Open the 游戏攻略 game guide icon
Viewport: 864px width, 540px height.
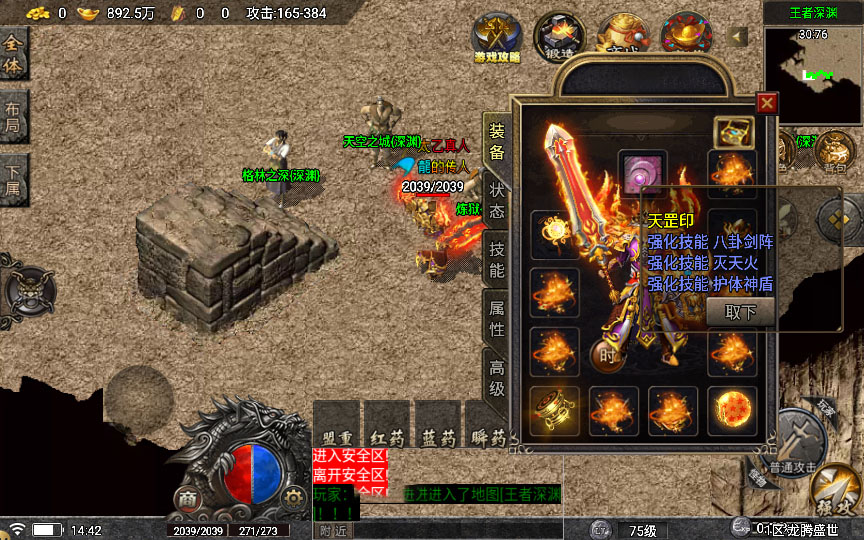(x=496, y=38)
